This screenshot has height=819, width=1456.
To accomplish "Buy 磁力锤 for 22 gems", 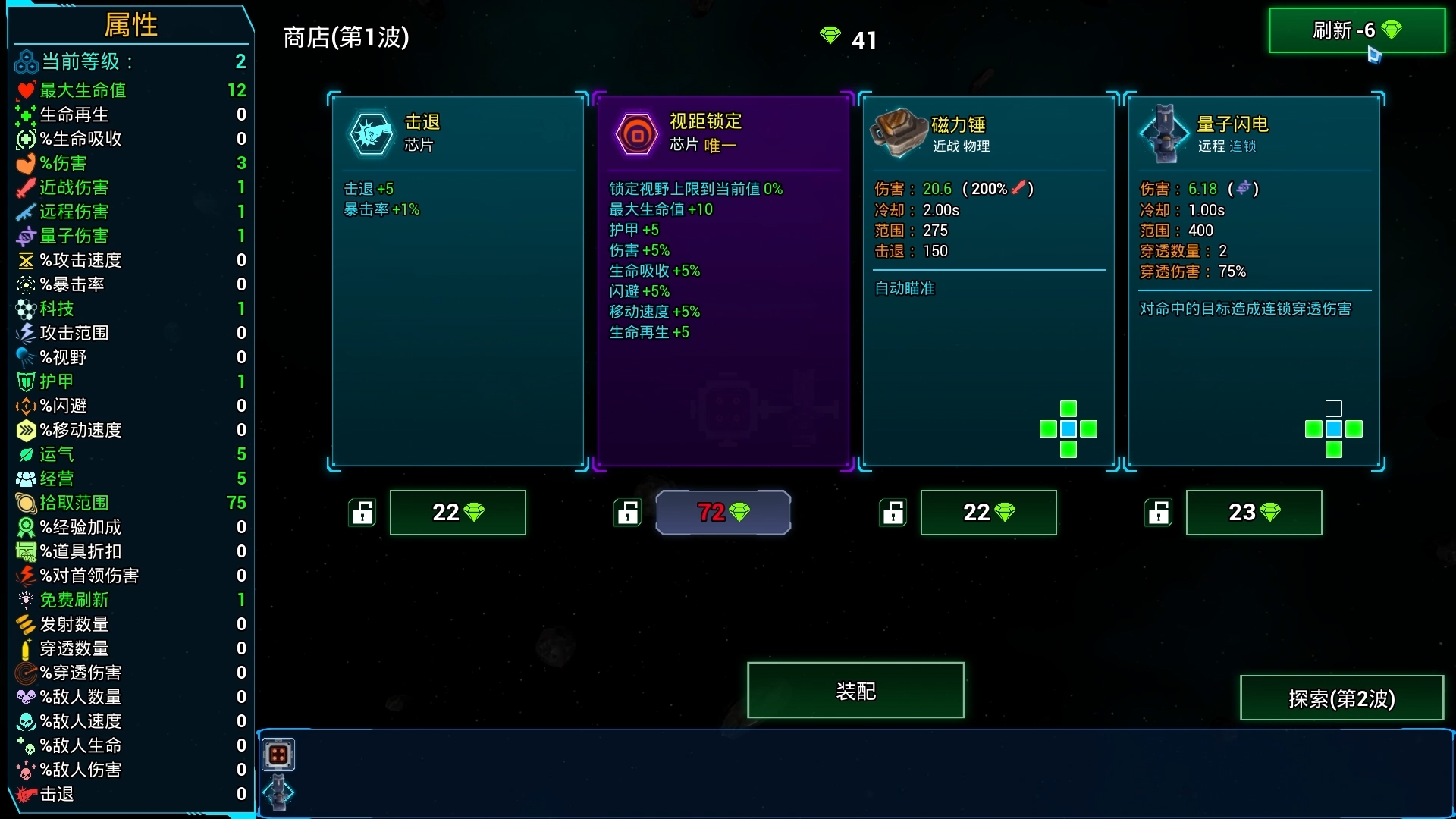I will coord(988,513).
